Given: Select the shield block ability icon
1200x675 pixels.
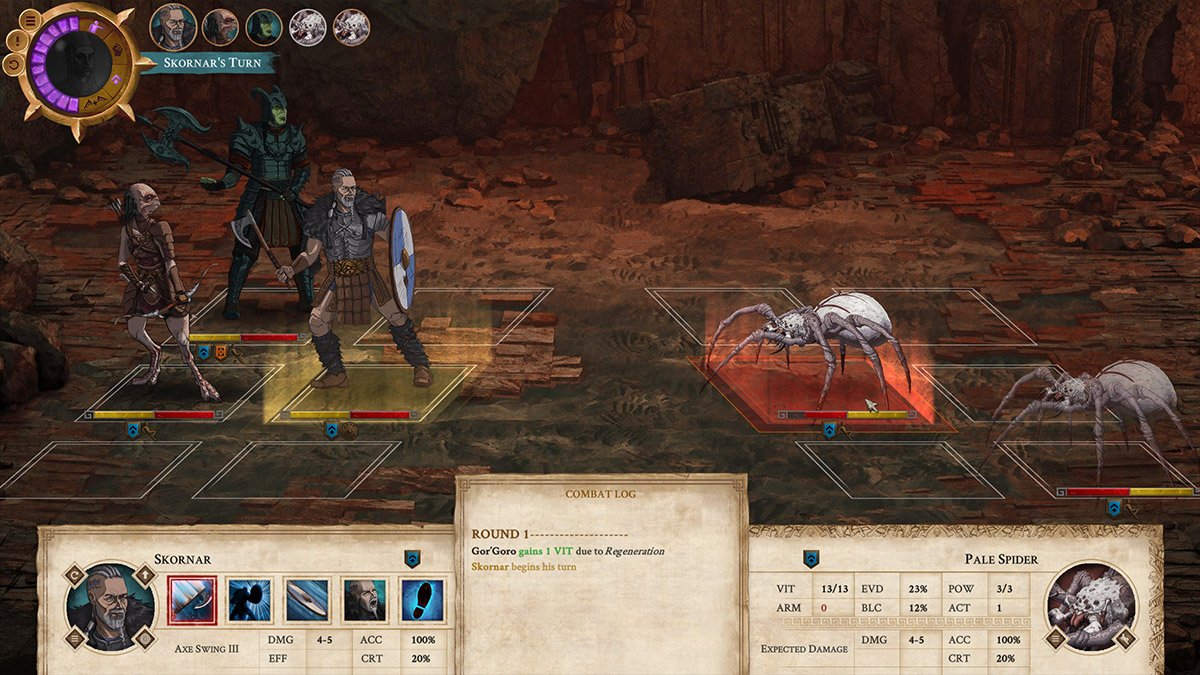Looking at the screenshot, I should 306,601.
